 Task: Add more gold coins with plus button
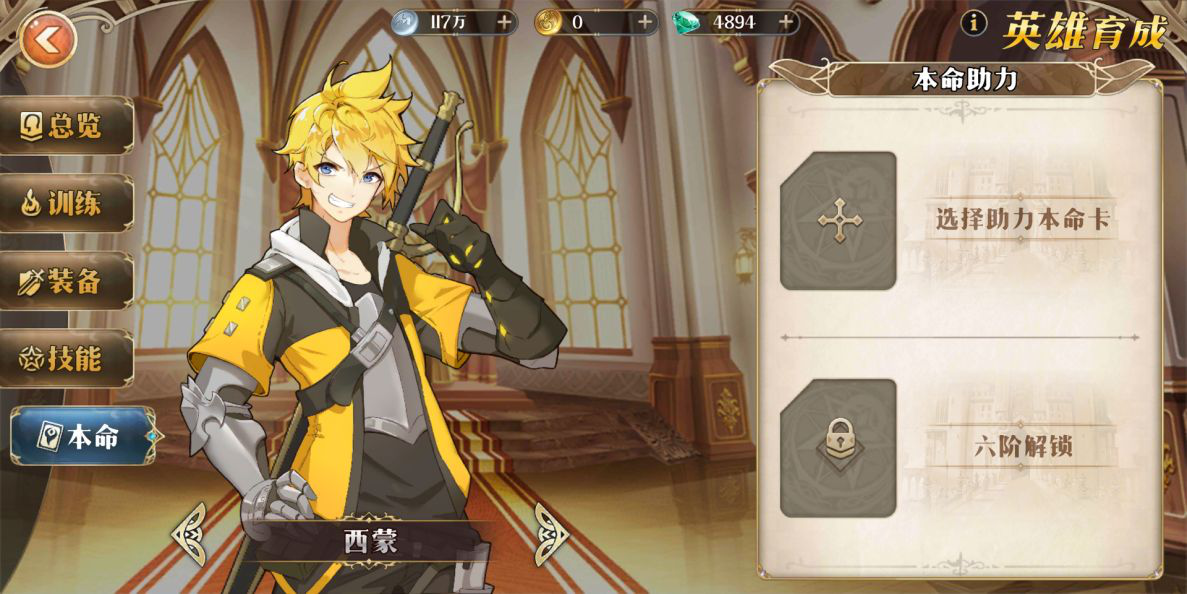point(645,22)
